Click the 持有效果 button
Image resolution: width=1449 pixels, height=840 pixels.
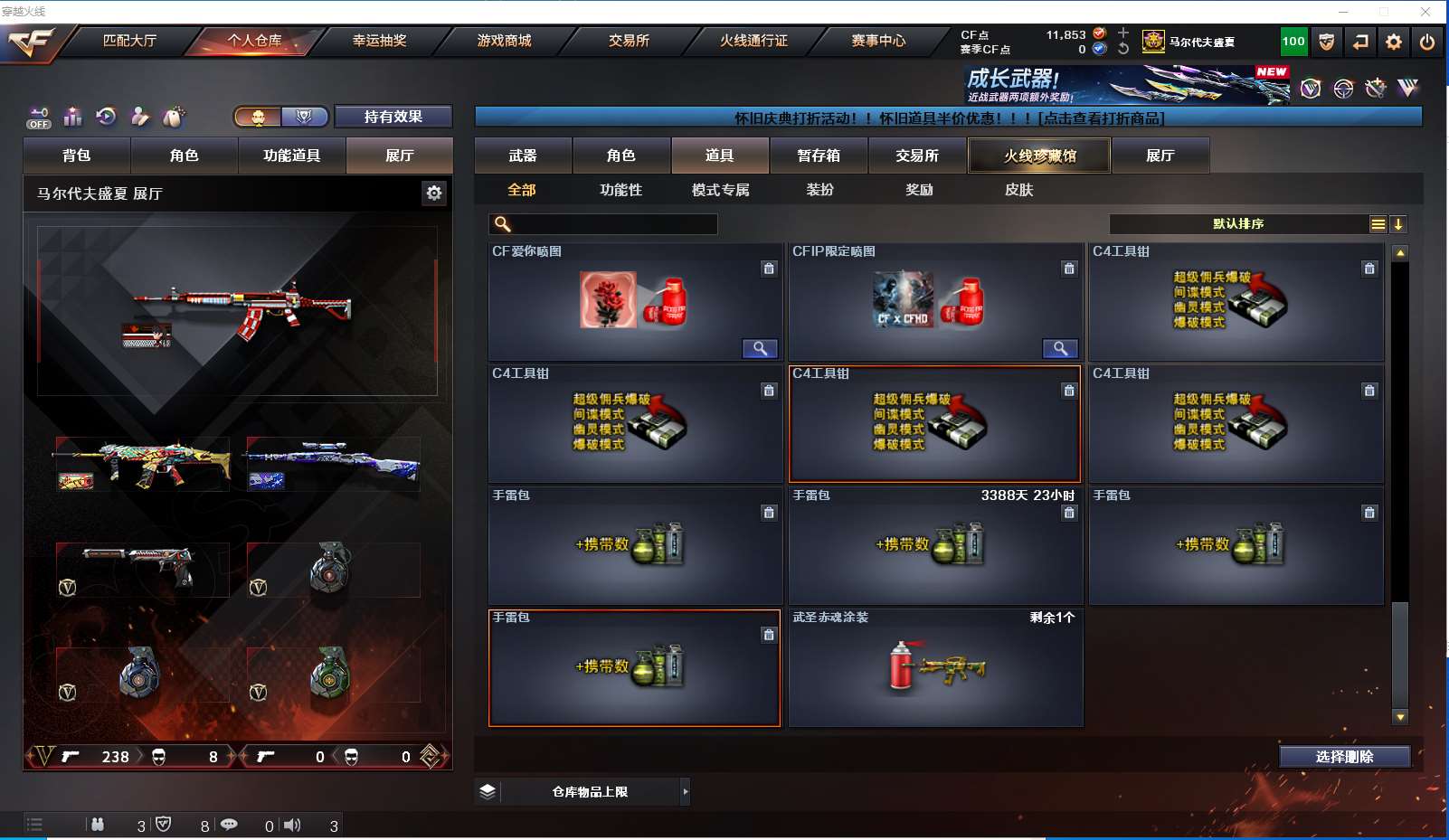pos(393,117)
